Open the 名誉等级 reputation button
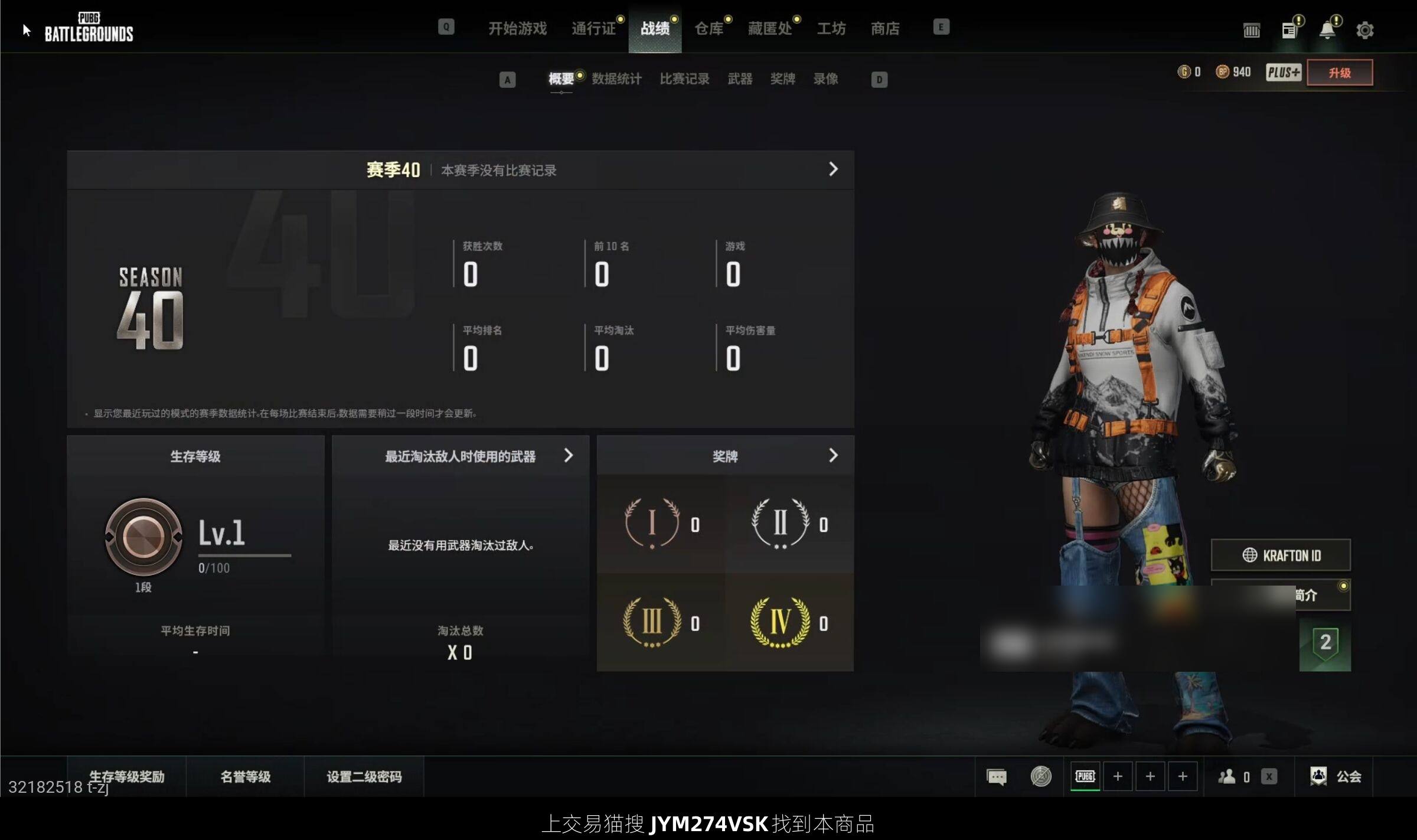The image size is (1417, 840). (x=245, y=777)
